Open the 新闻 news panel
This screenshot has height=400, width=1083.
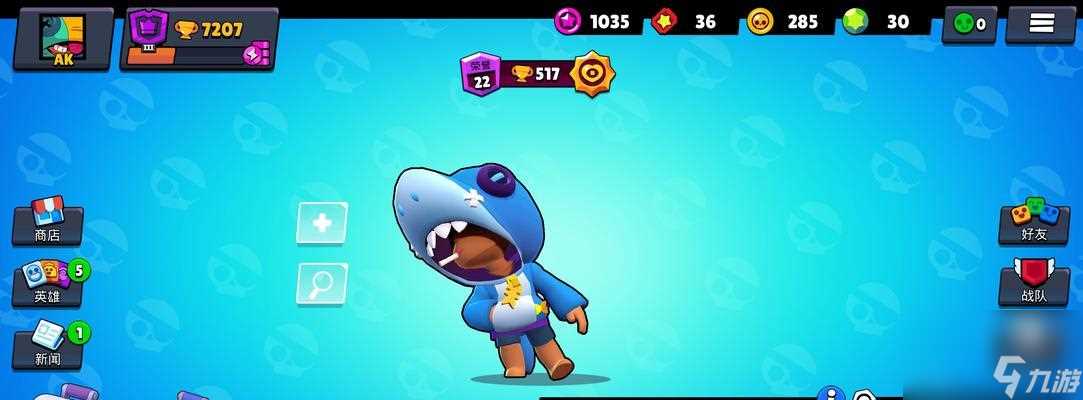pyautogui.click(x=48, y=345)
